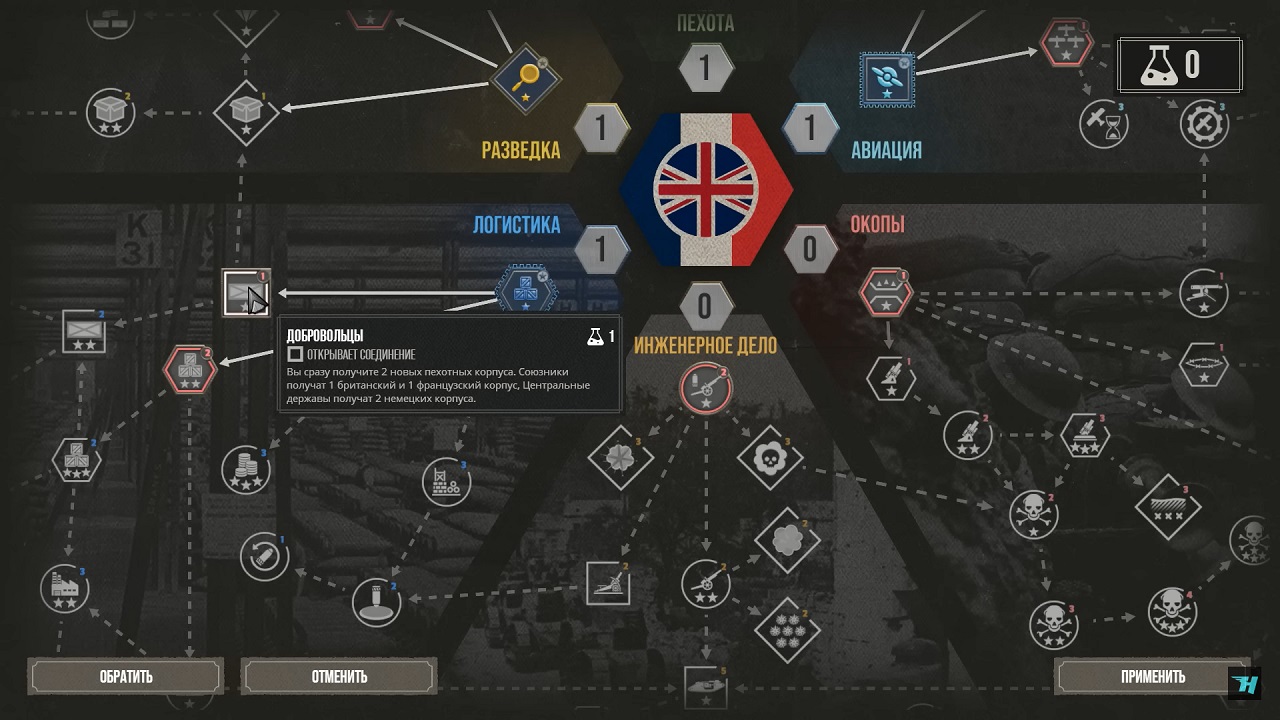Select the open box diamond node
Image resolution: width=1280 pixels, height=720 pixels.
tap(246, 110)
